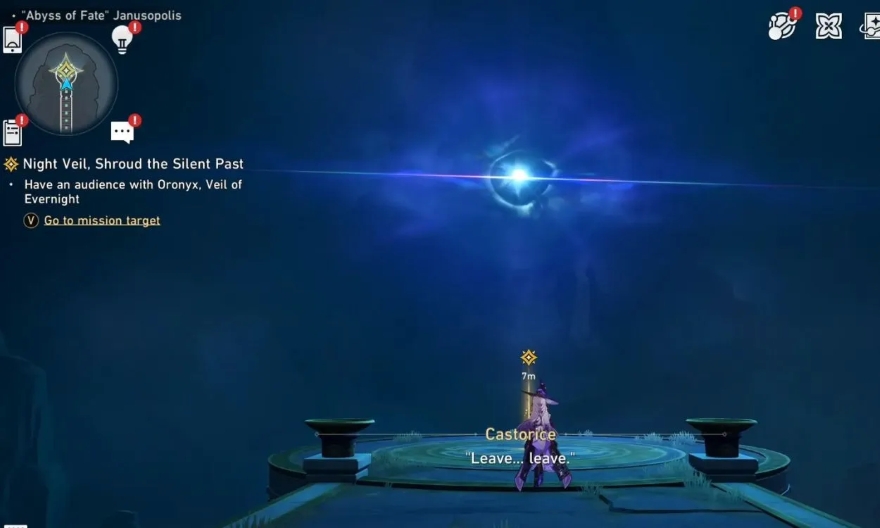The height and width of the screenshot is (528, 880).
Task: Open the four-petal flower icon
Action: (x=828, y=26)
